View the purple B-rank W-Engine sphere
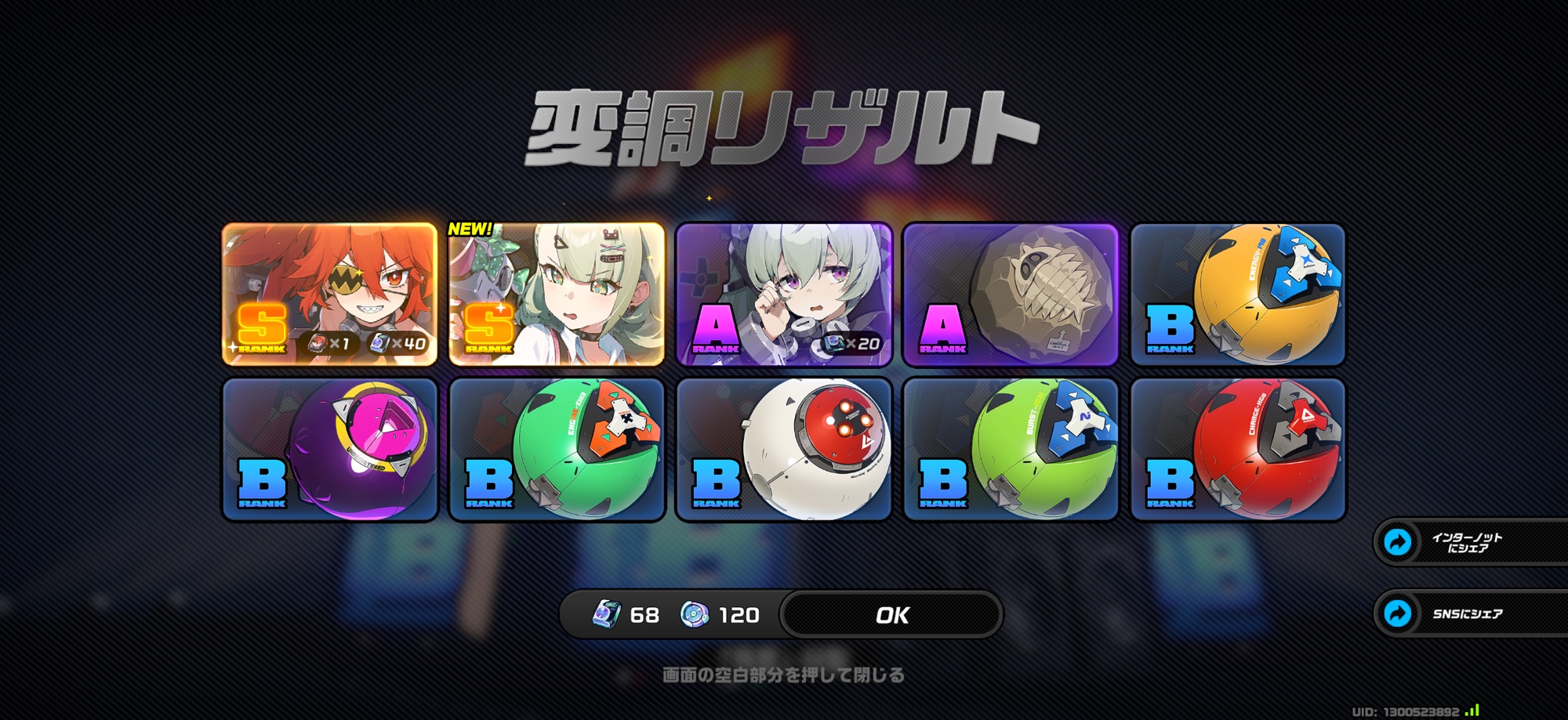Viewport: 1568px width, 720px height. 330,450
